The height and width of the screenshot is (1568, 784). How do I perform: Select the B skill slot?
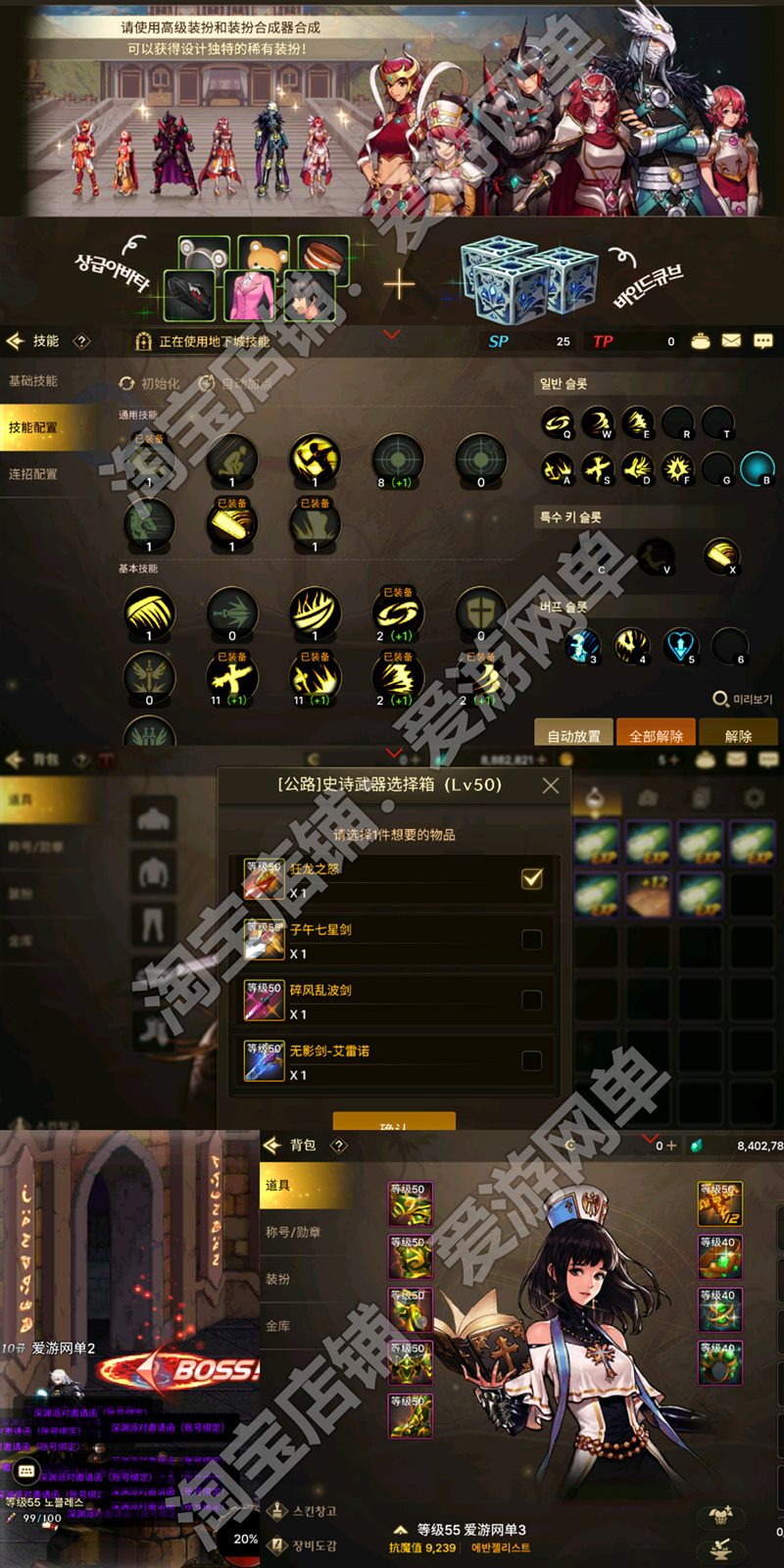[757, 468]
